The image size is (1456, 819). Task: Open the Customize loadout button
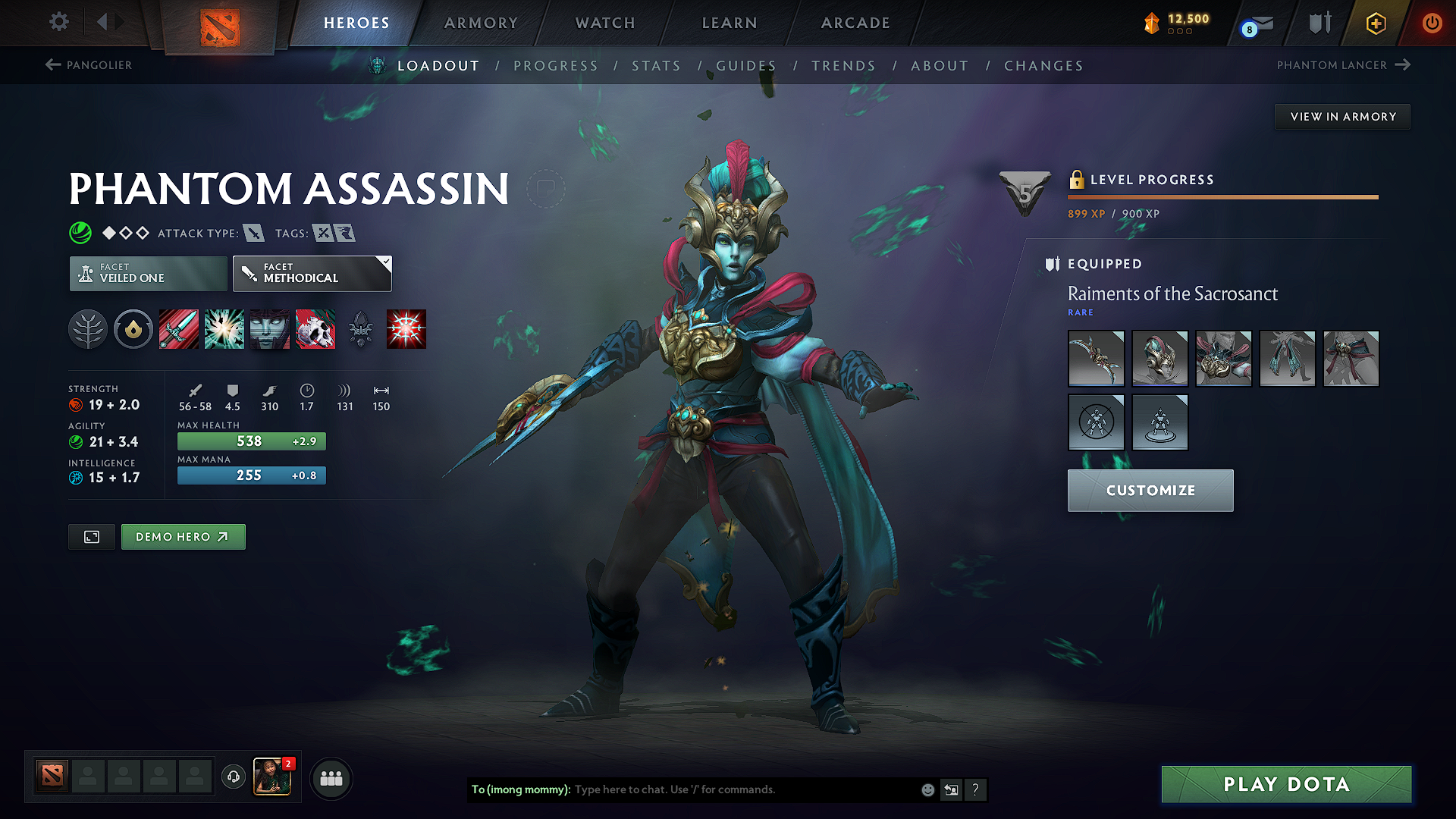tap(1150, 491)
